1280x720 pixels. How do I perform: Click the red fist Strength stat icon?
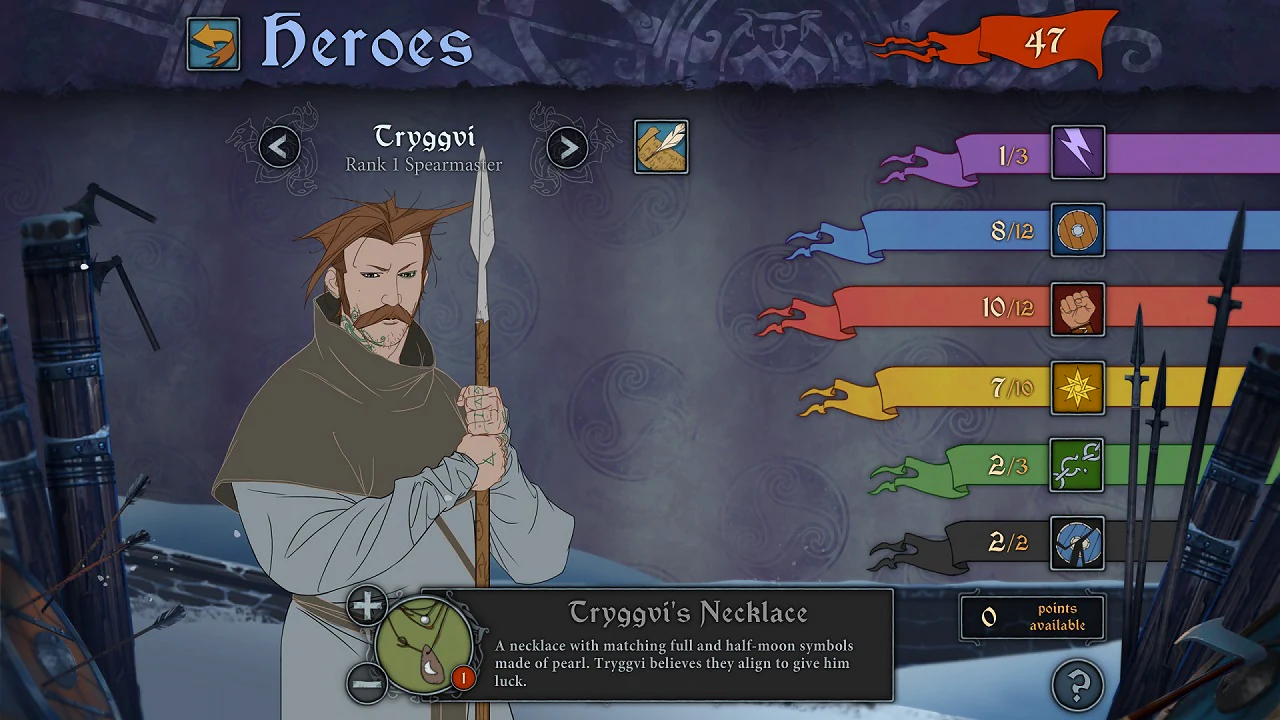pyautogui.click(x=1077, y=310)
